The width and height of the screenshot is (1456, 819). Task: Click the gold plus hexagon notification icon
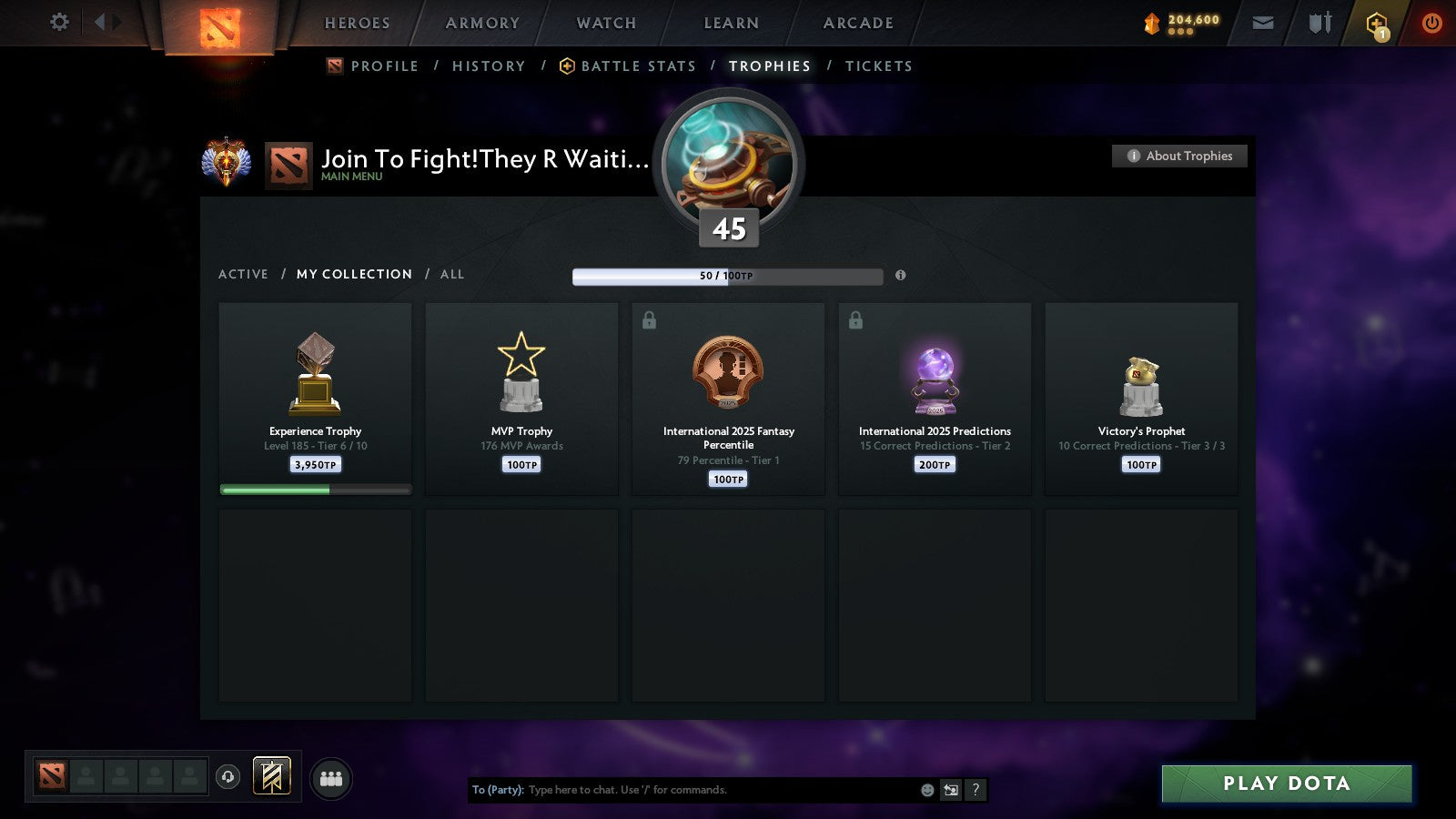[x=1376, y=23]
